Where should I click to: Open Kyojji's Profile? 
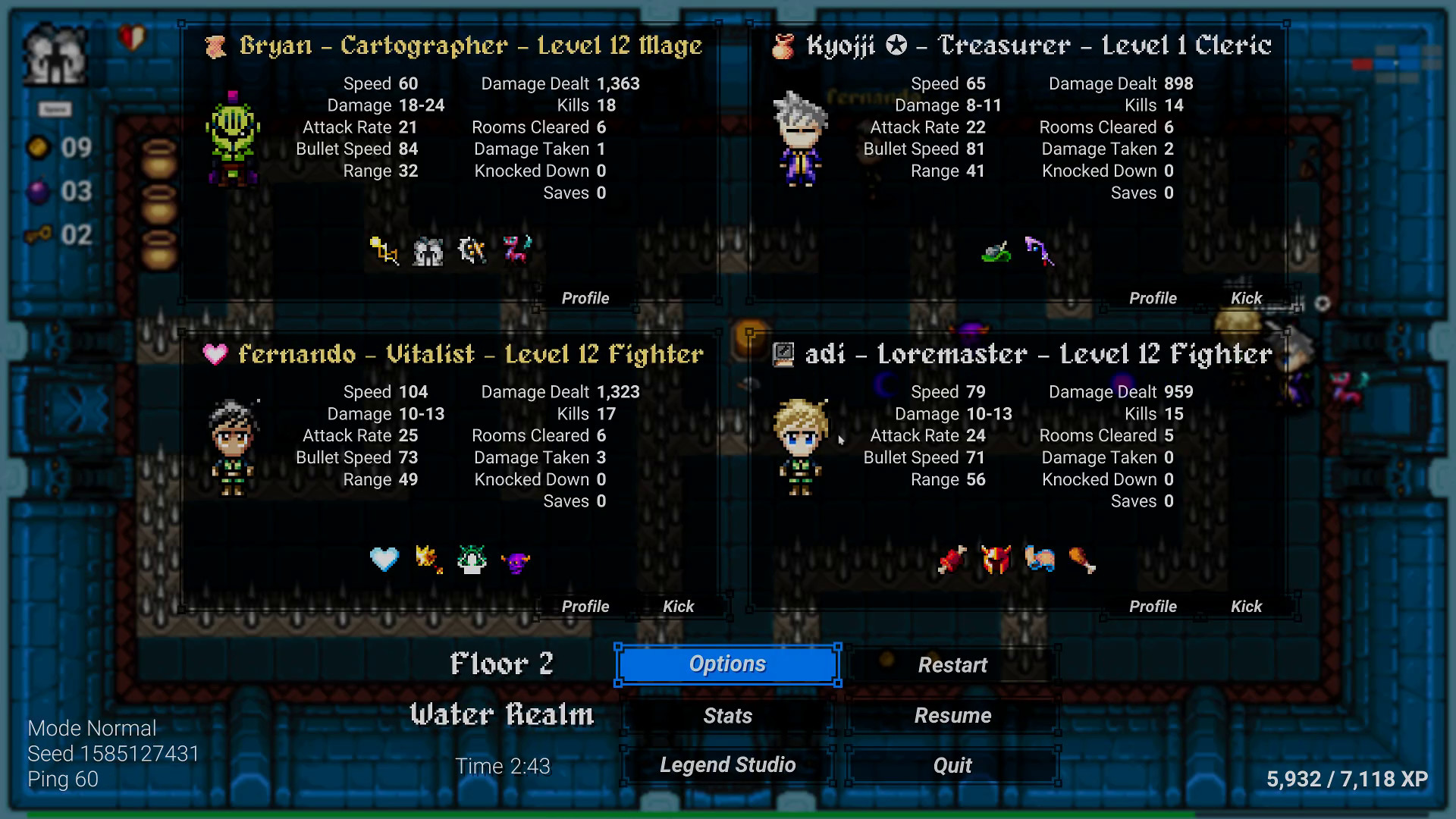click(1153, 298)
